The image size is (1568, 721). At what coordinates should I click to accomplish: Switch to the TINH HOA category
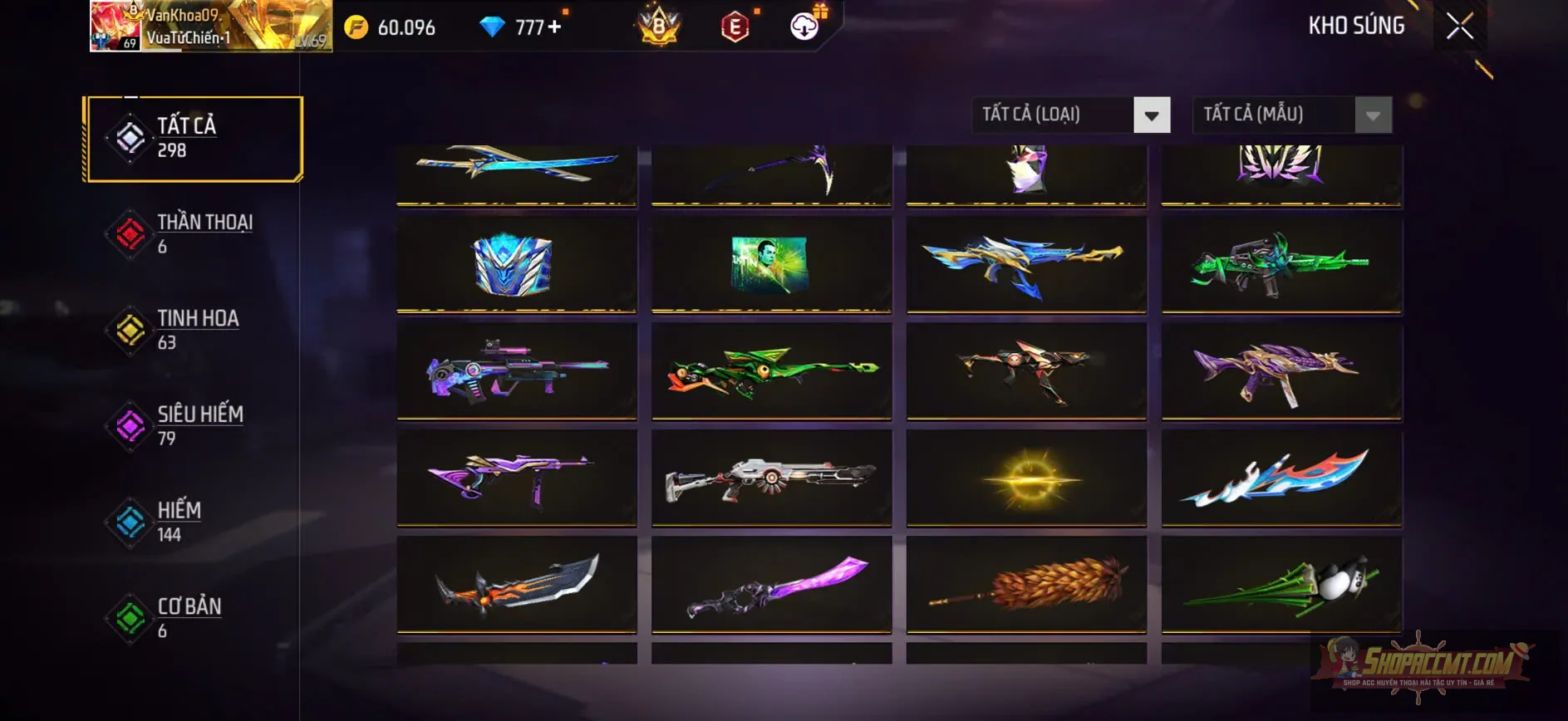point(196,330)
